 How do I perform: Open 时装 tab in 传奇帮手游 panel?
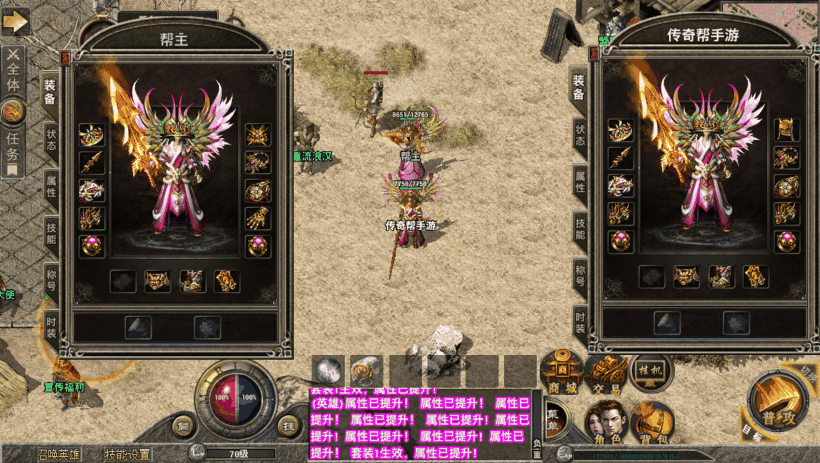580,321
